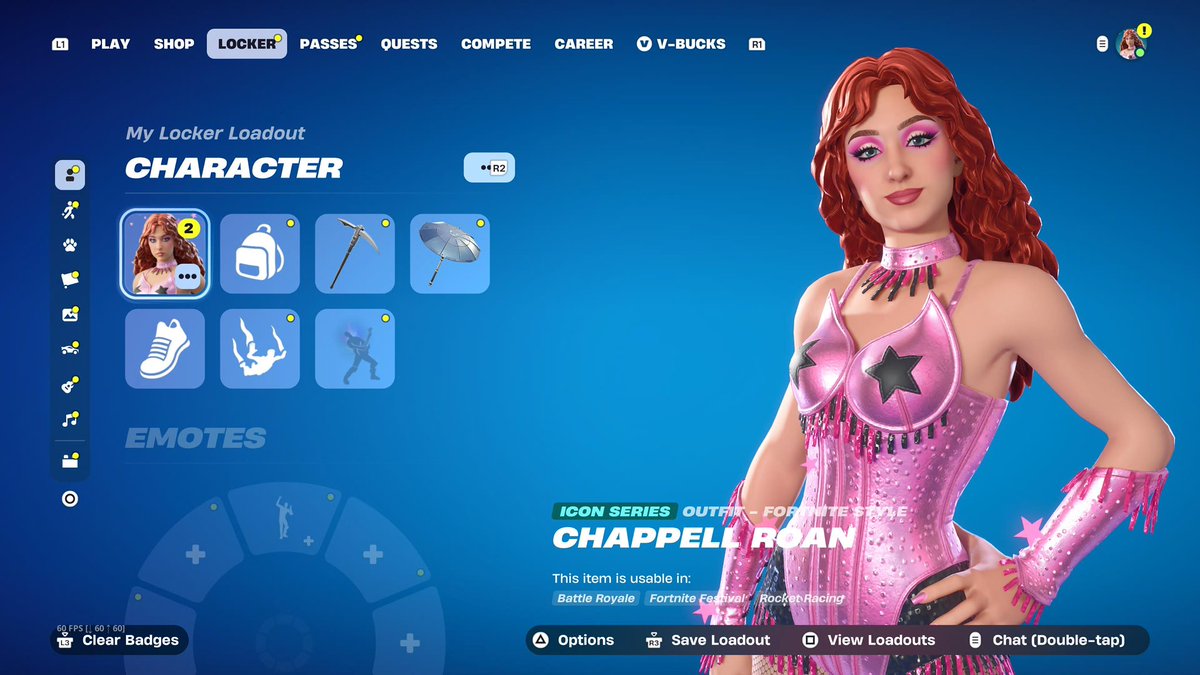Open the umbrella glider slot
The width and height of the screenshot is (1200, 675).
pyautogui.click(x=450, y=254)
